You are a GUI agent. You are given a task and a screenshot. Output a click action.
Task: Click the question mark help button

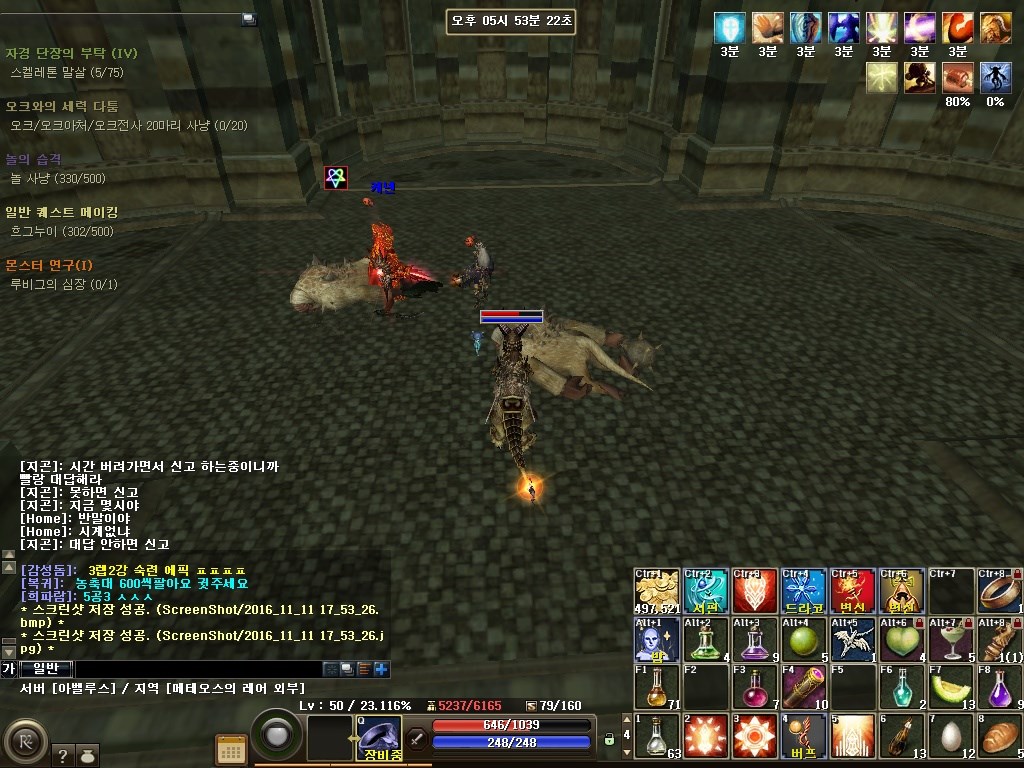pos(61,756)
